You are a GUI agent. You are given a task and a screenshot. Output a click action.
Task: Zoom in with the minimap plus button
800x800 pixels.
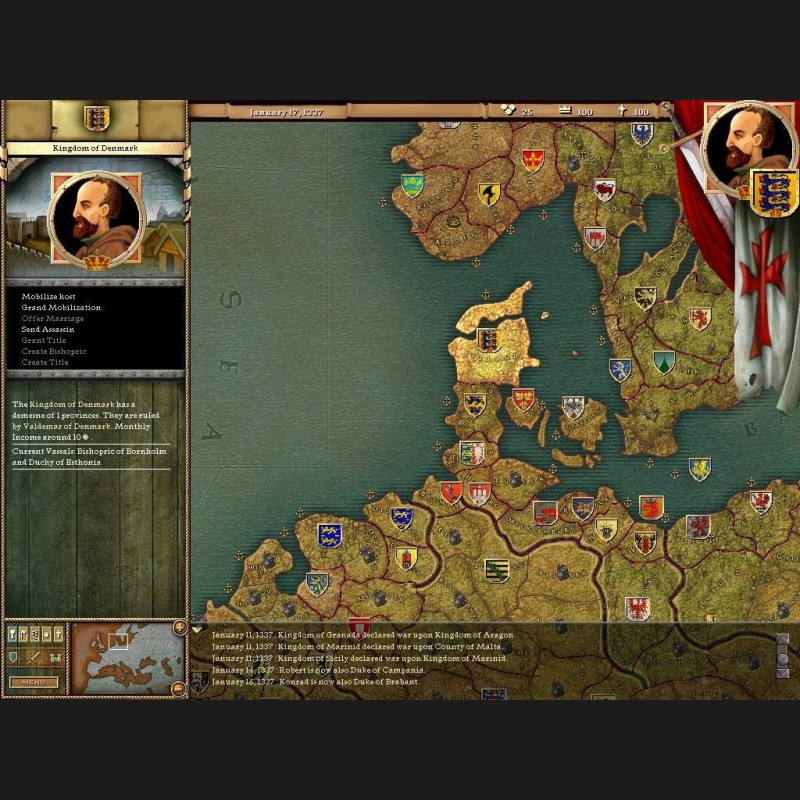[x=179, y=628]
